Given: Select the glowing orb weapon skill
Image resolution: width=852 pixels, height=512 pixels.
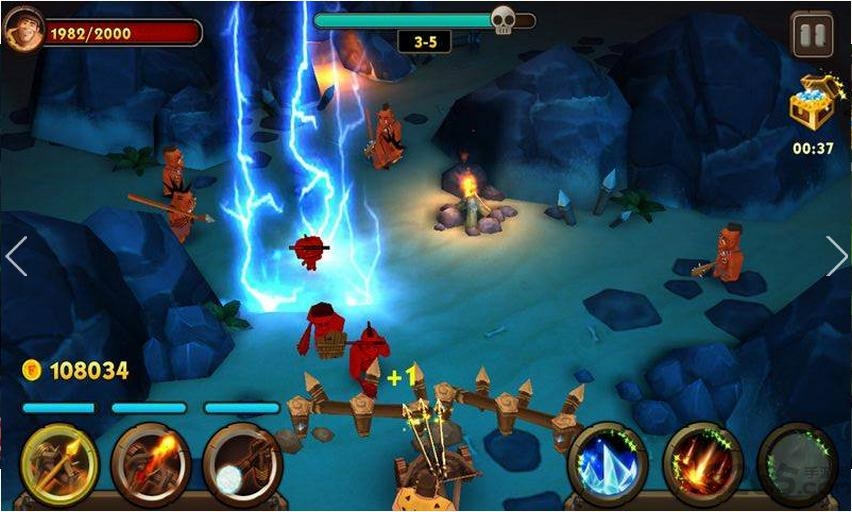Looking at the screenshot, I should point(242,464).
